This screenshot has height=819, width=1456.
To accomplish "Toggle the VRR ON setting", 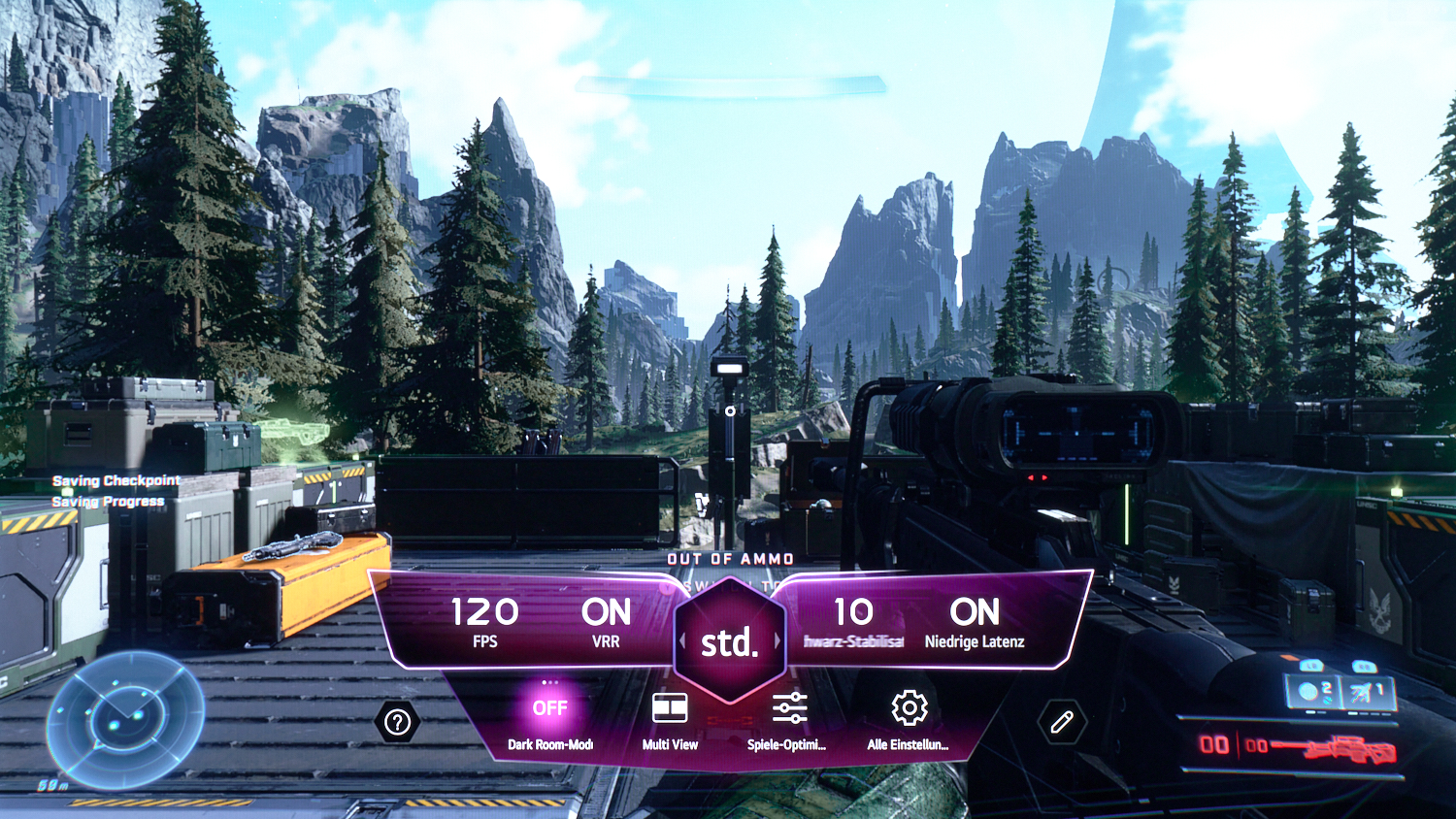I will pyautogui.click(x=606, y=620).
